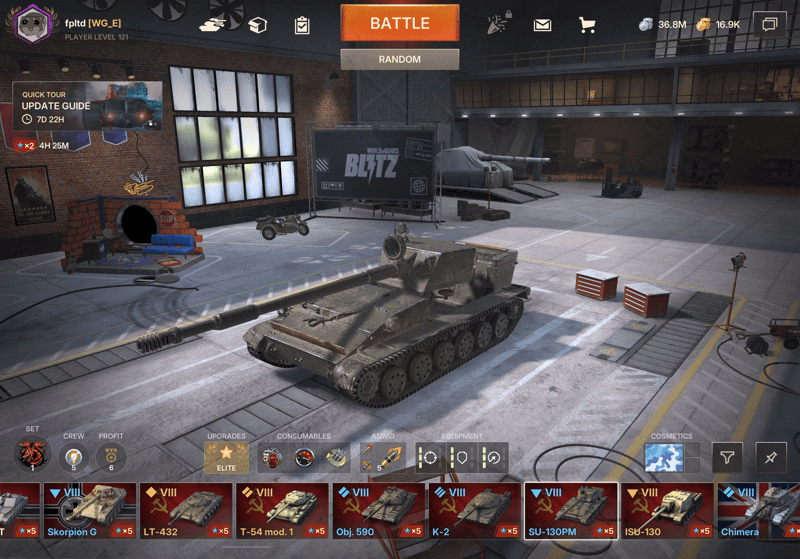The width and height of the screenshot is (800, 559).
Task: Open the Cosmetics camouflage panel
Action: click(x=664, y=458)
